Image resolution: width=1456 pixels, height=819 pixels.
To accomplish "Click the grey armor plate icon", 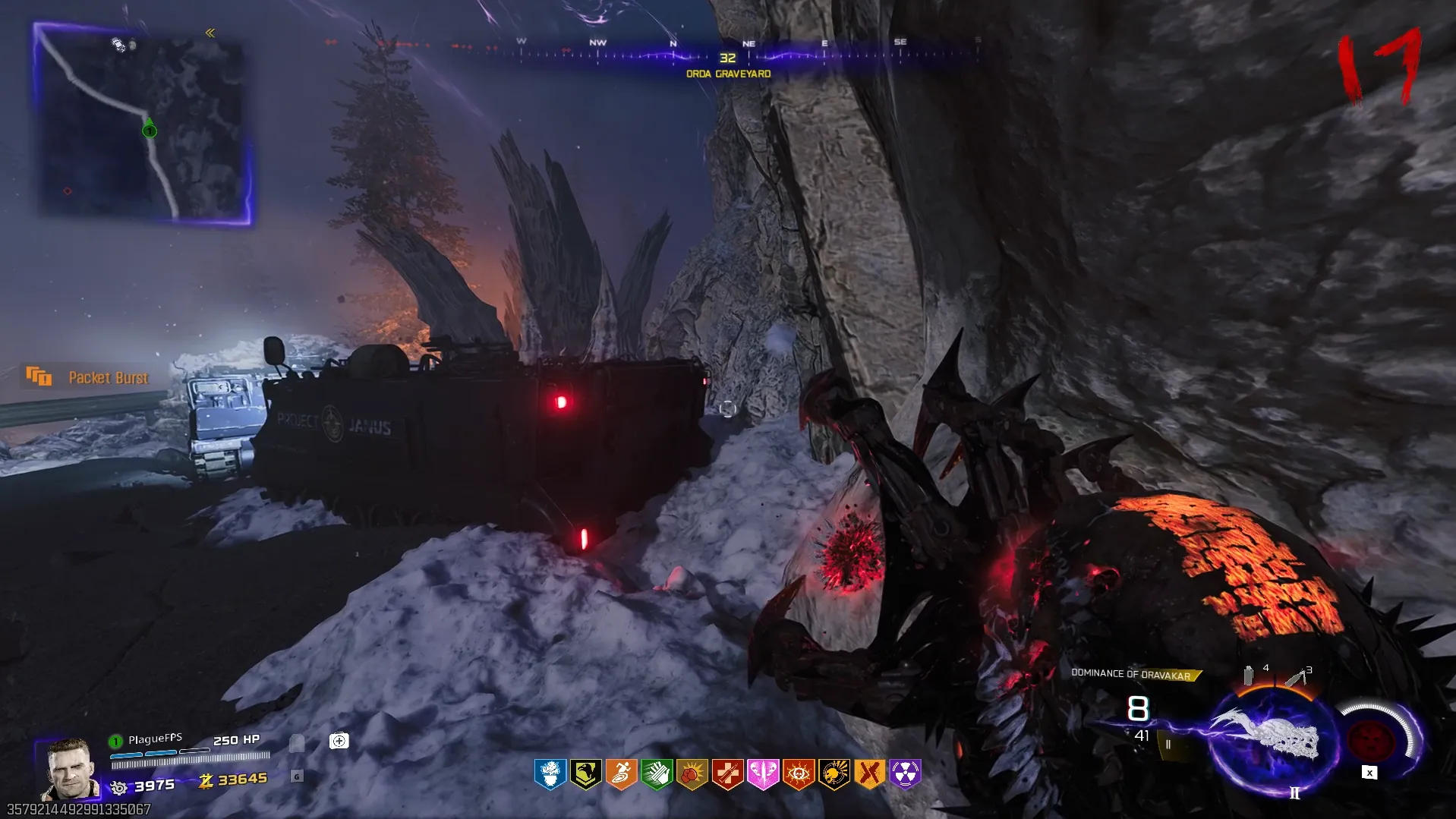I will pyautogui.click(x=297, y=742).
